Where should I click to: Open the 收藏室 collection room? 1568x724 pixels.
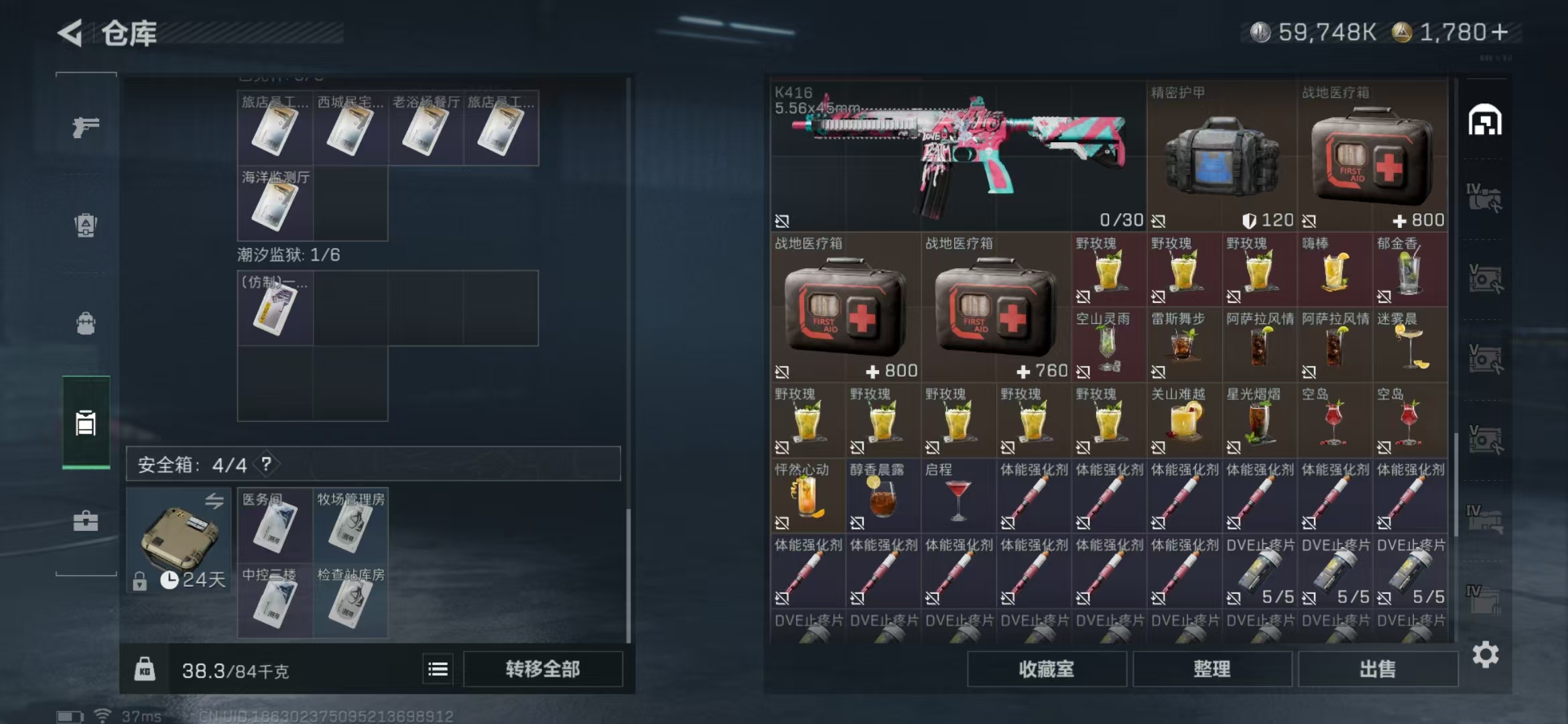click(1046, 669)
